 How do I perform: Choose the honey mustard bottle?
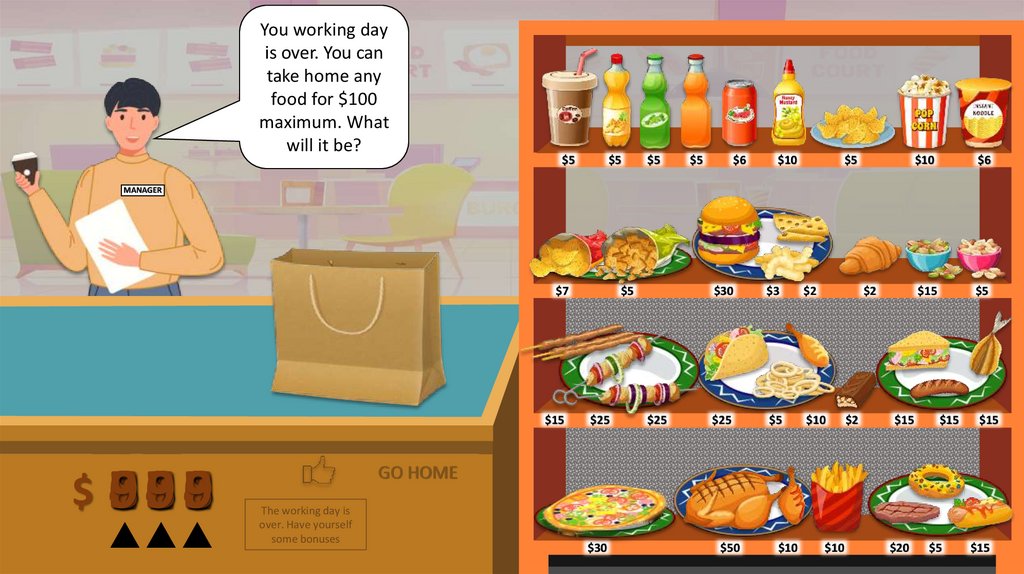[x=788, y=105]
